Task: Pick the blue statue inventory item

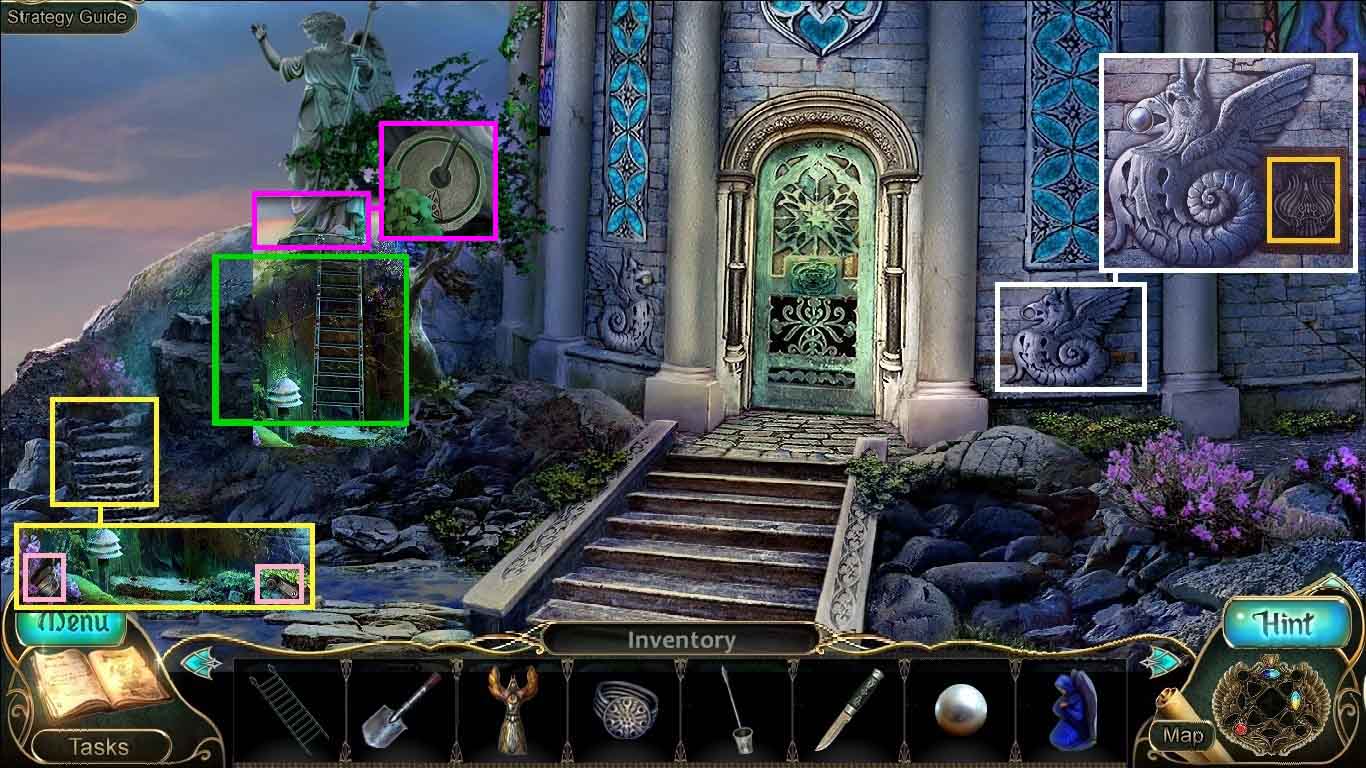Action: [x=1072, y=711]
